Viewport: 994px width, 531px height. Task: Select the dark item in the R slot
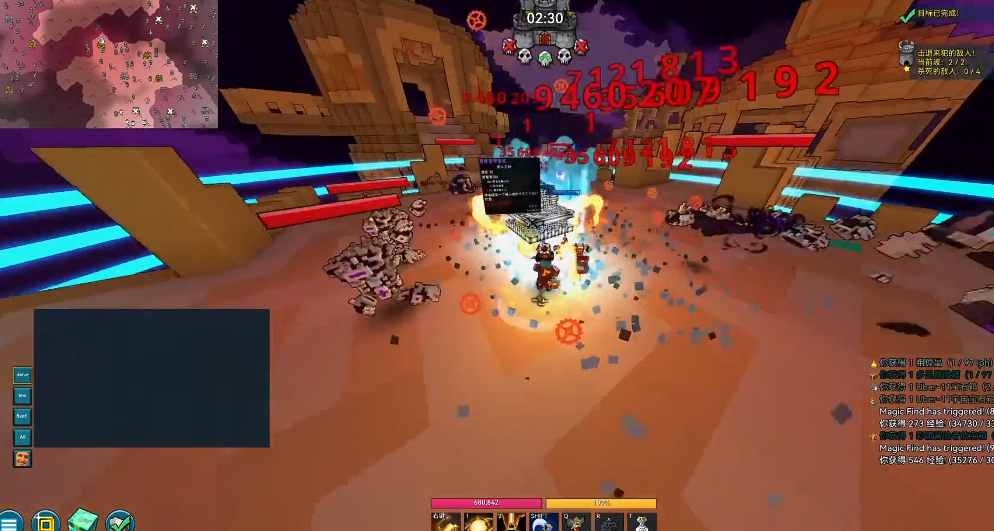point(609,522)
